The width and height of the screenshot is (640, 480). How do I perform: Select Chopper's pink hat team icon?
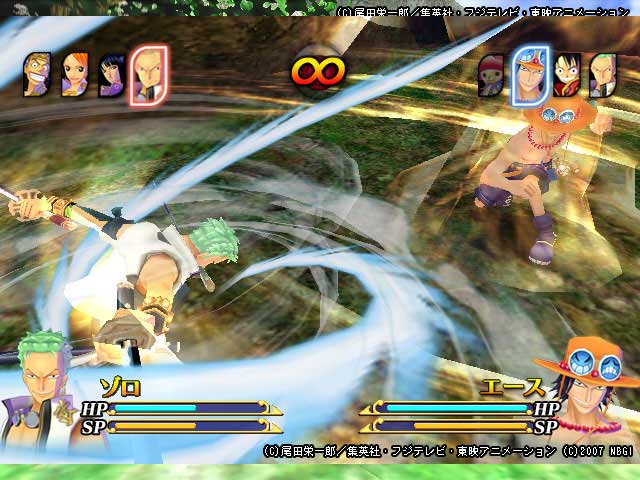click(x=490, y=75)
